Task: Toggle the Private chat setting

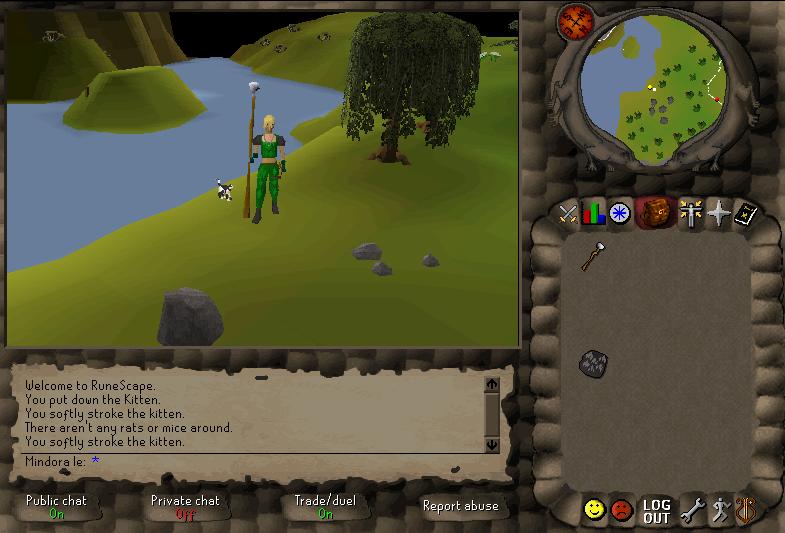Action: tap(185, 507)
